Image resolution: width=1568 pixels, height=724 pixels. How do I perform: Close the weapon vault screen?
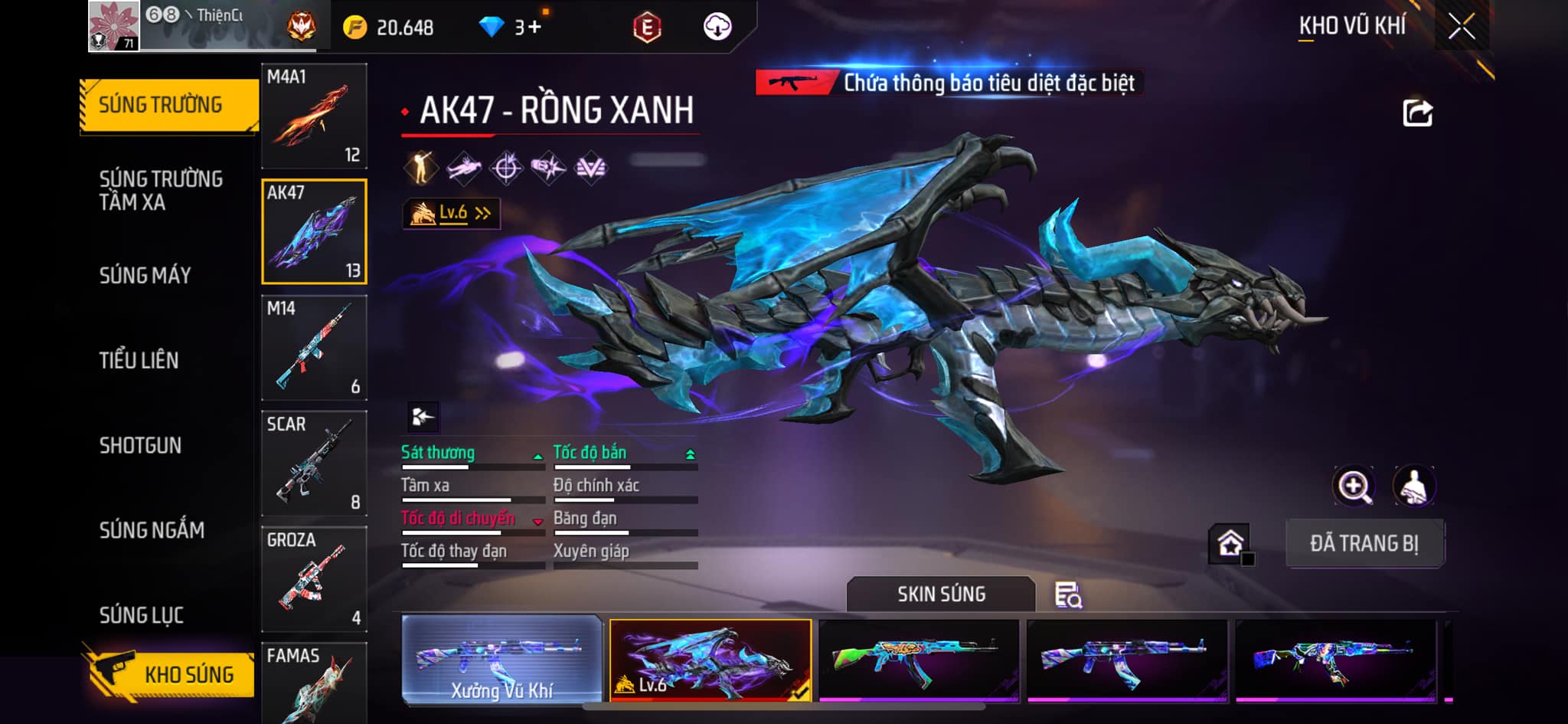1461,27
